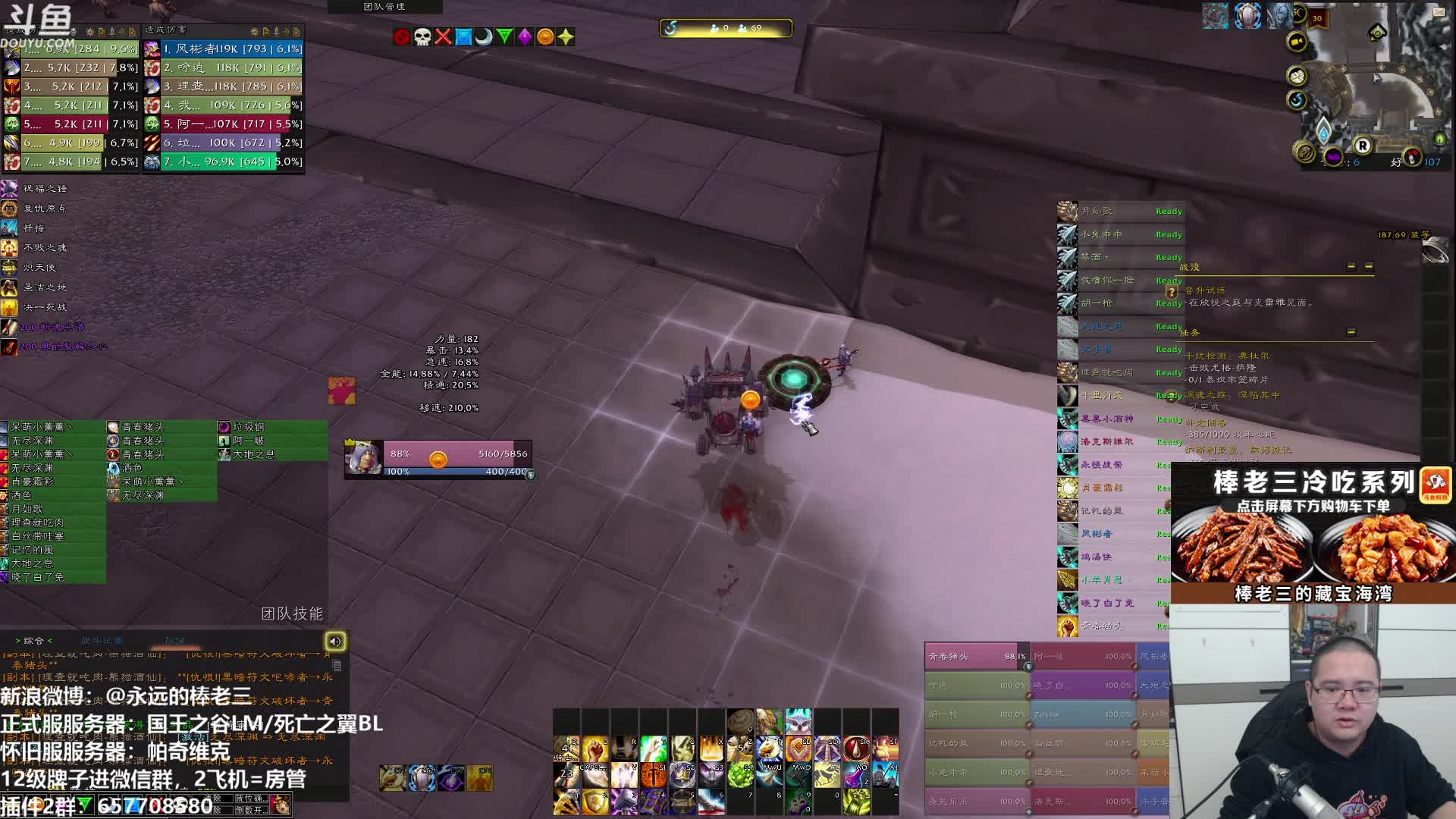Toggle the chat speaker sound button
This screenshot has height=819, width=1456.
coord(335,642)
